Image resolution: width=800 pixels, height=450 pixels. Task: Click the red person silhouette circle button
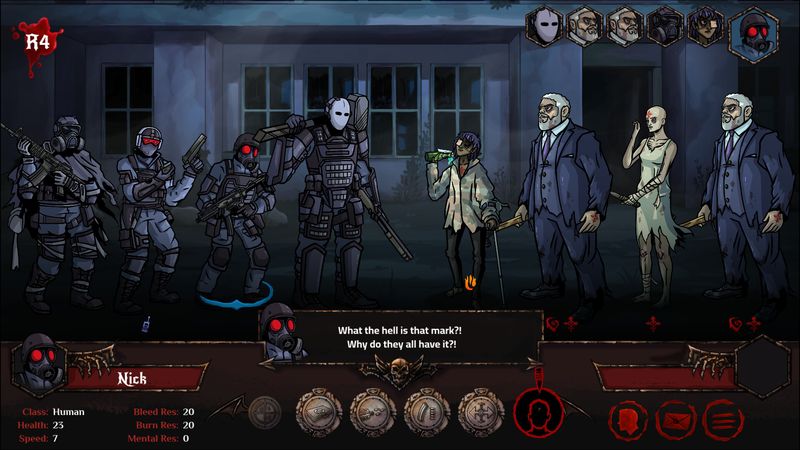(538, 413)
